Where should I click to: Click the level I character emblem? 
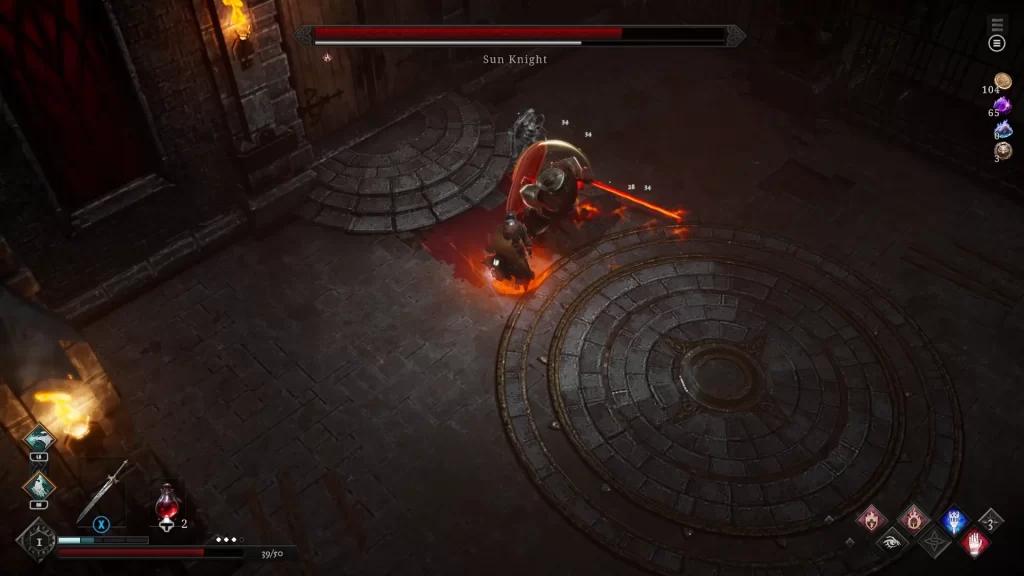[x=34, y=541]
